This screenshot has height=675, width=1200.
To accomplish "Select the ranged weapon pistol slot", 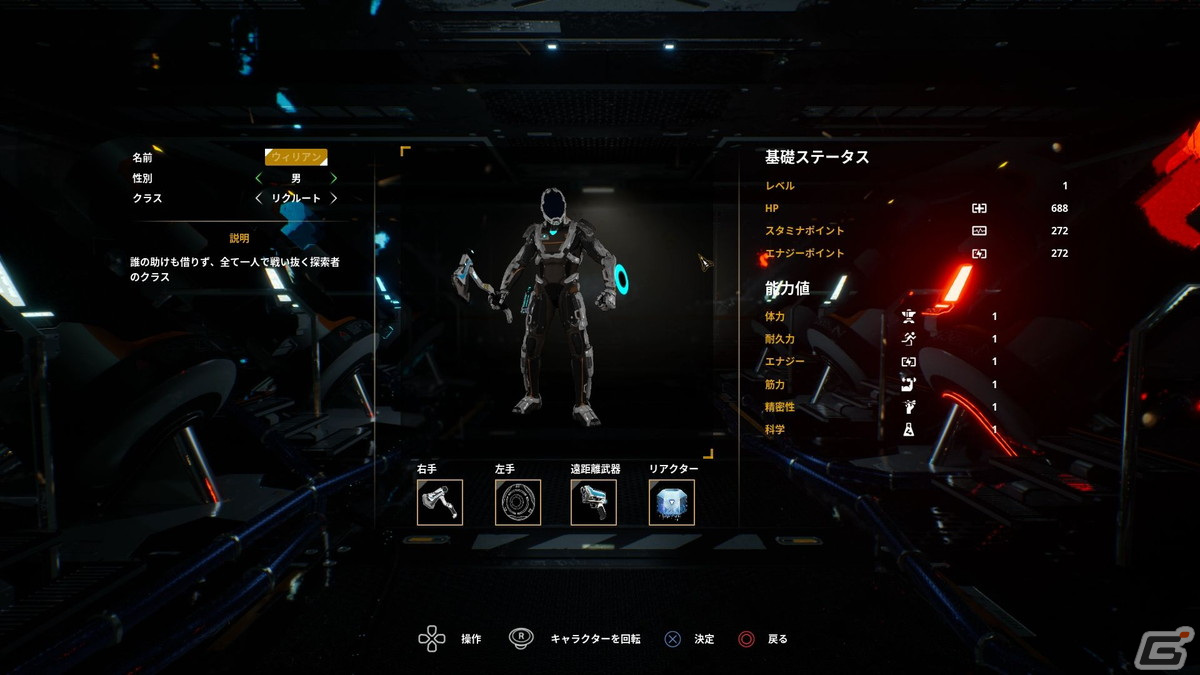I will 594,502.
